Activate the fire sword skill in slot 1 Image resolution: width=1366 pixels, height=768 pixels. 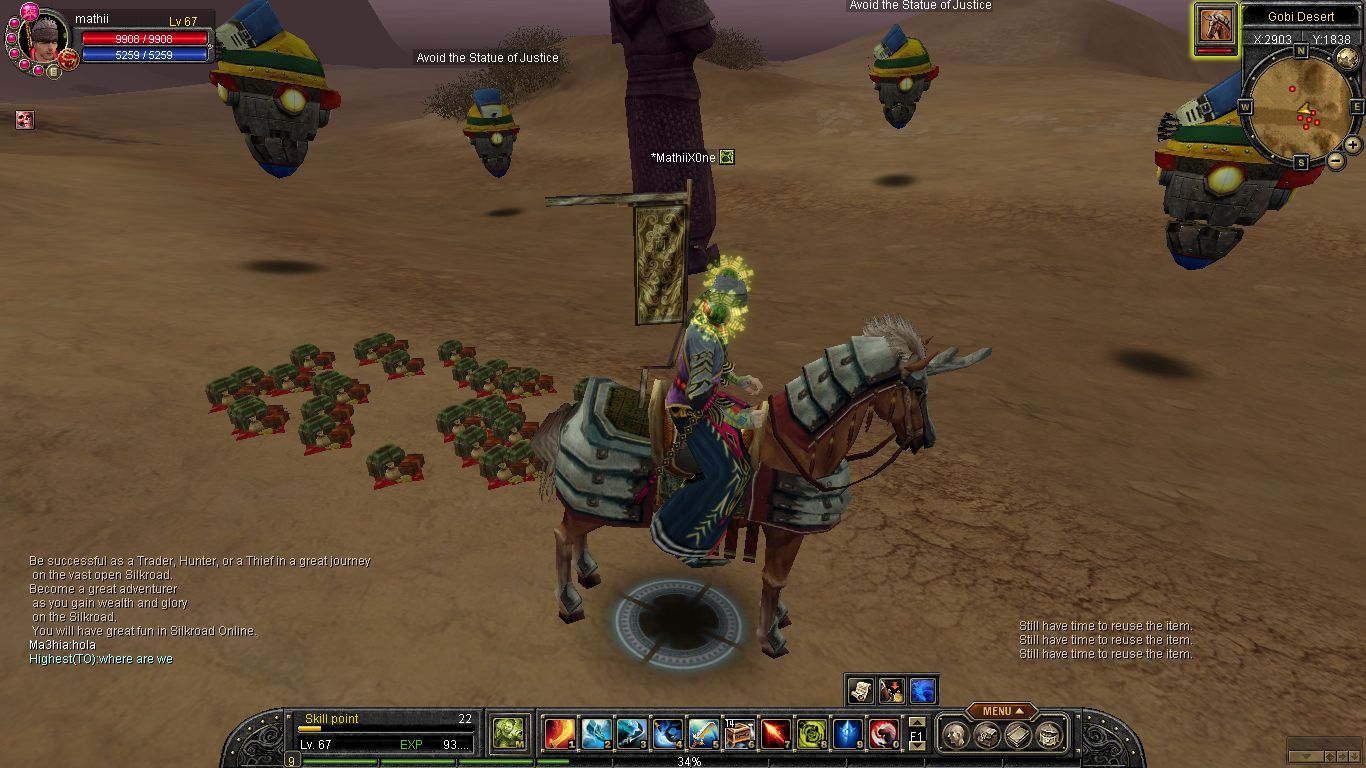(x=560, y=734)
